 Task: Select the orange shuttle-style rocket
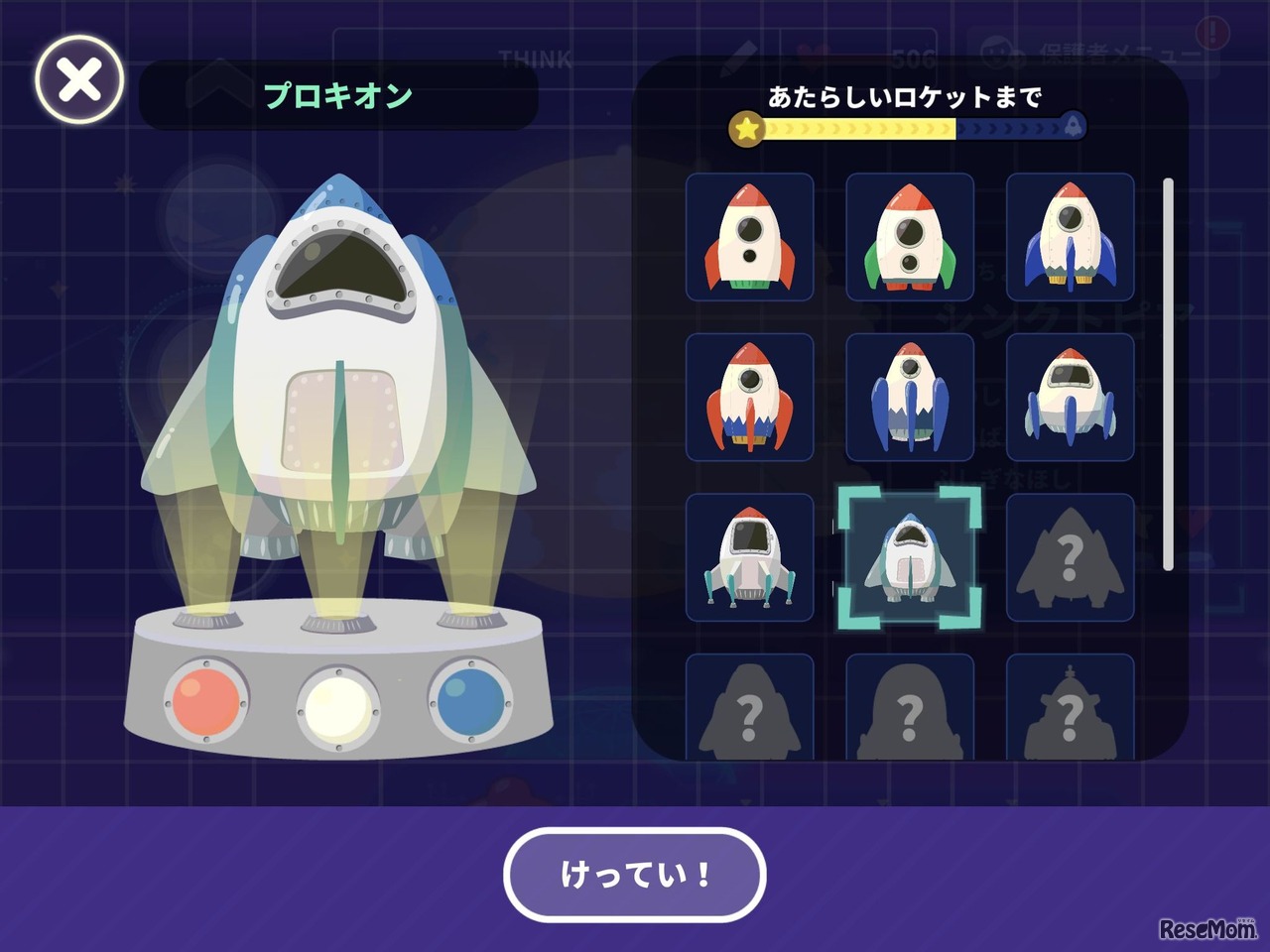coord(749,397)
